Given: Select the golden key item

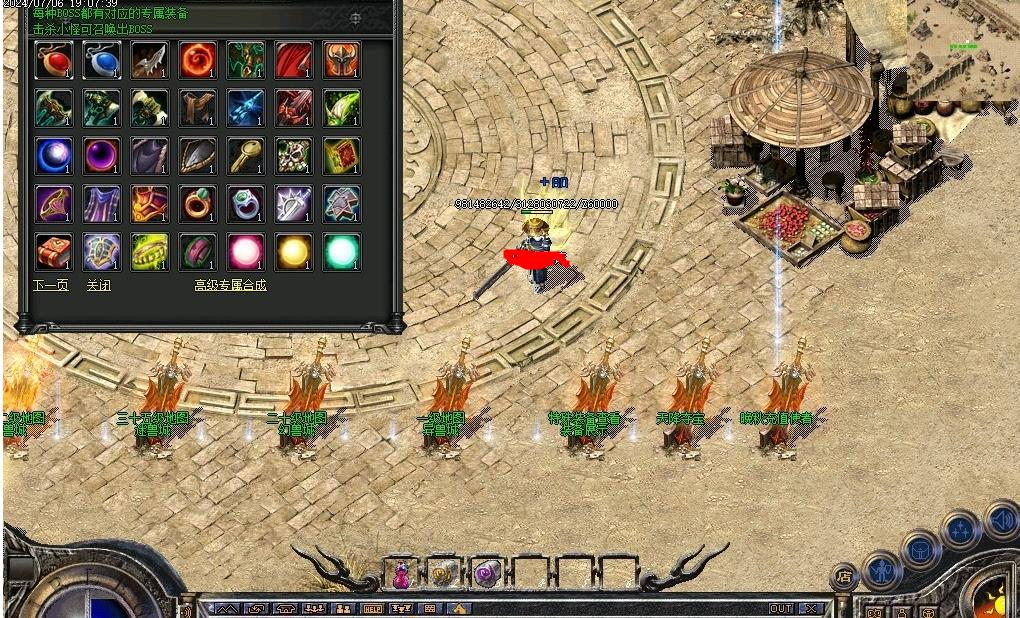Looking at the screenshot, I should pyautogui.click(x=246, y=156).
